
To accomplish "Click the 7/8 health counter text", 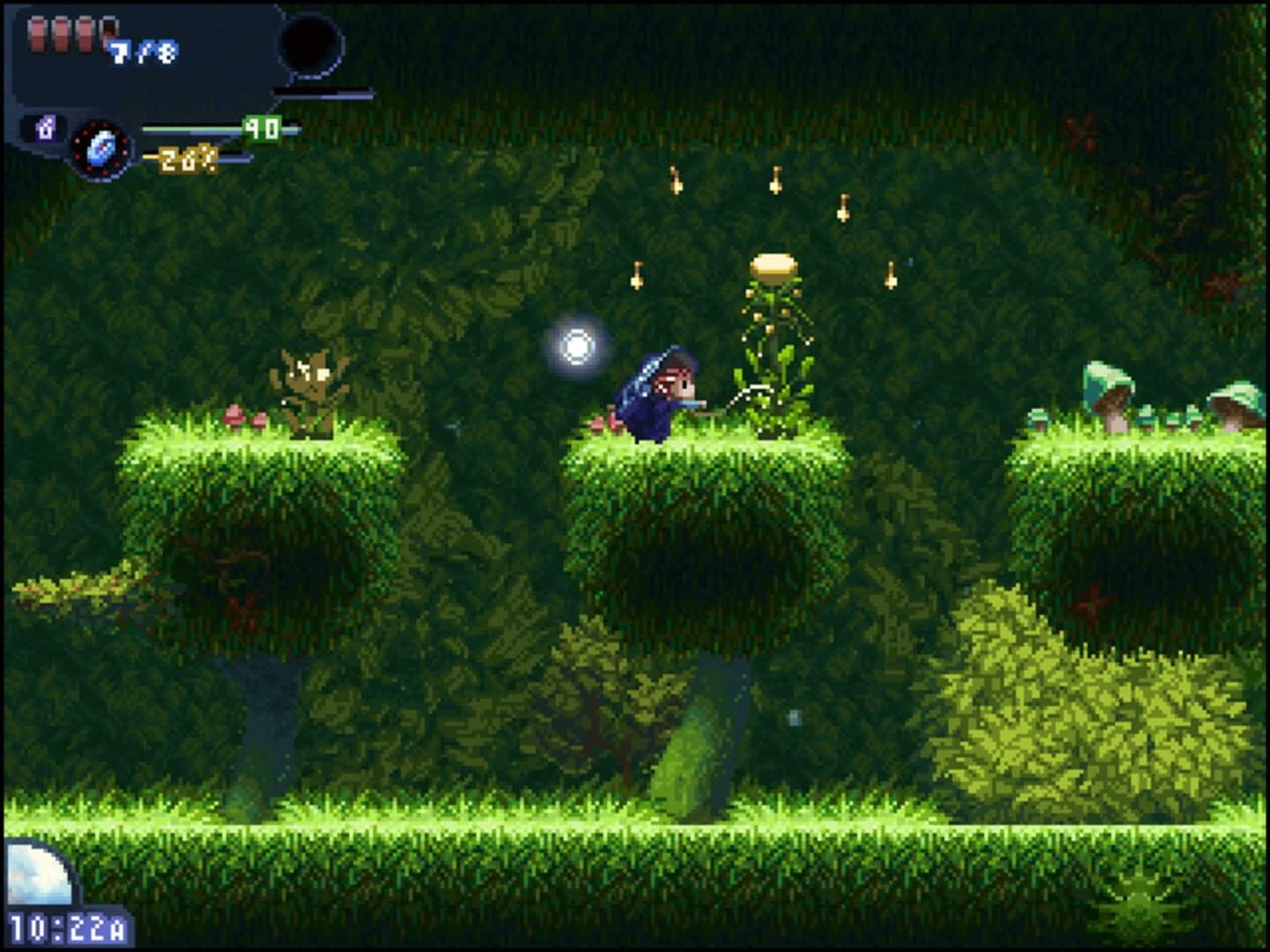I will tap(141, 51).
